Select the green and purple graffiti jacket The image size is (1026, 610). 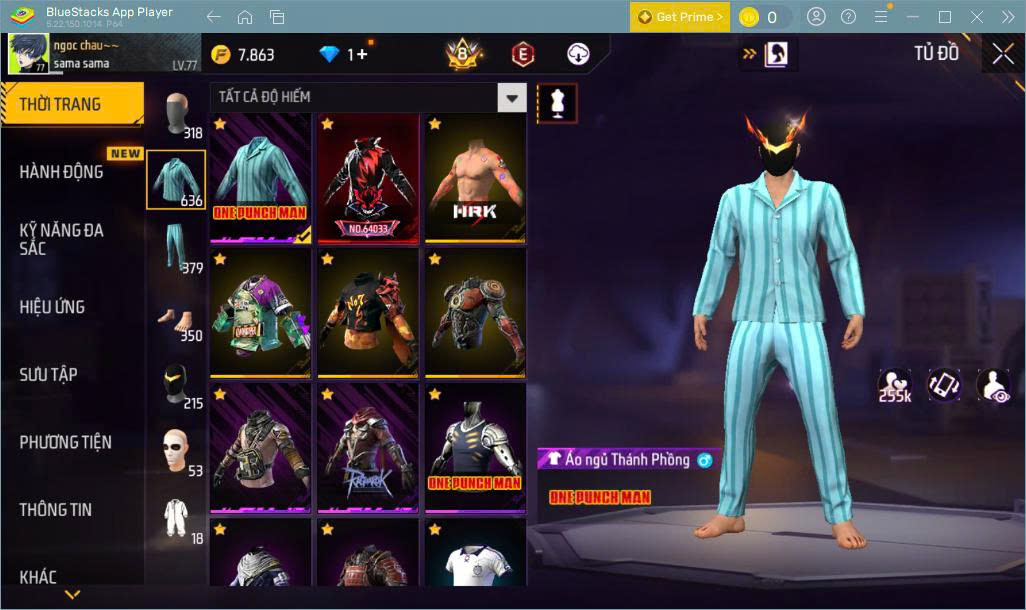click(261, 312)
